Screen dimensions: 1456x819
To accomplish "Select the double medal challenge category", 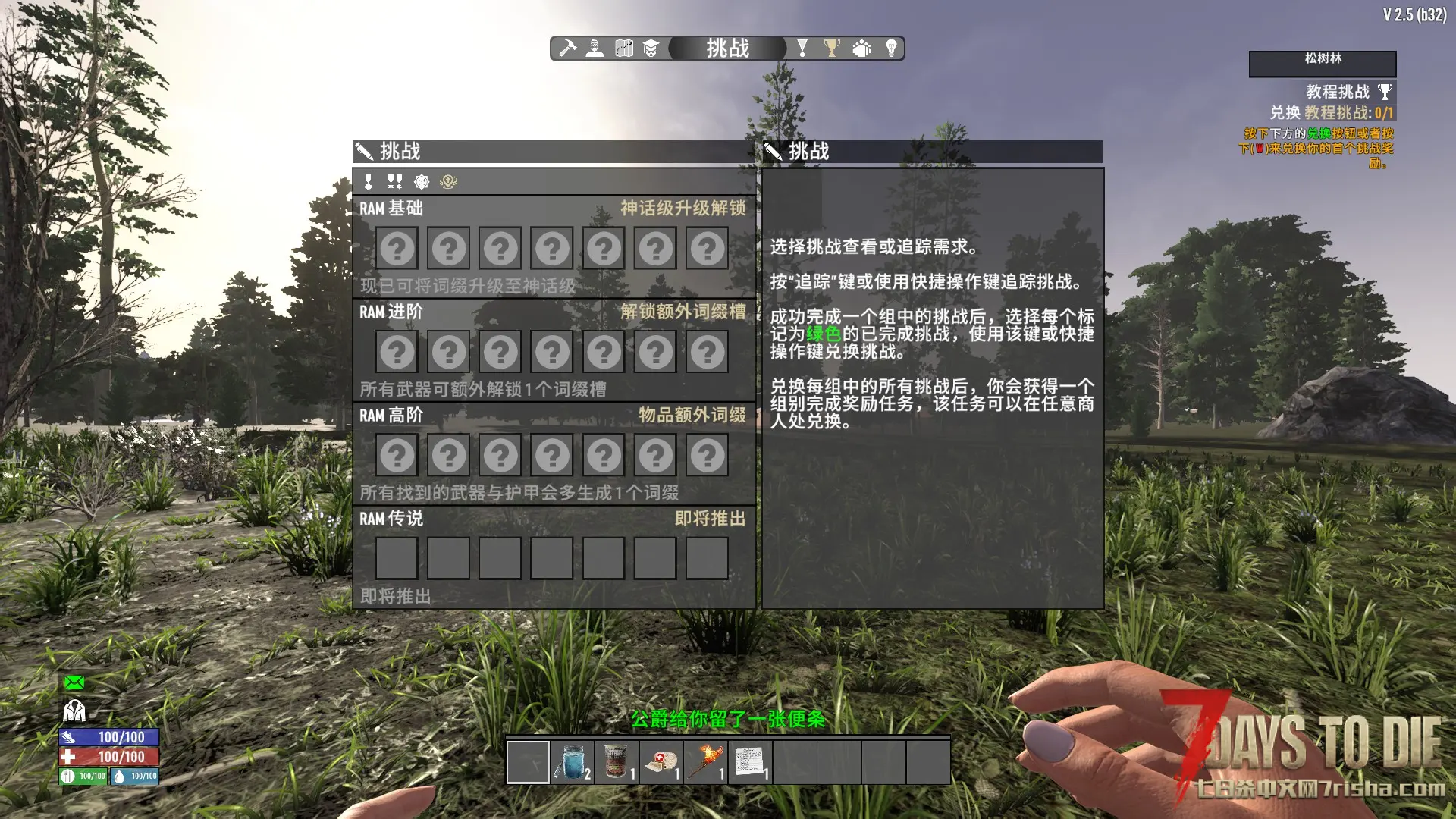I will pyautogui.click(x=394, y=182).
